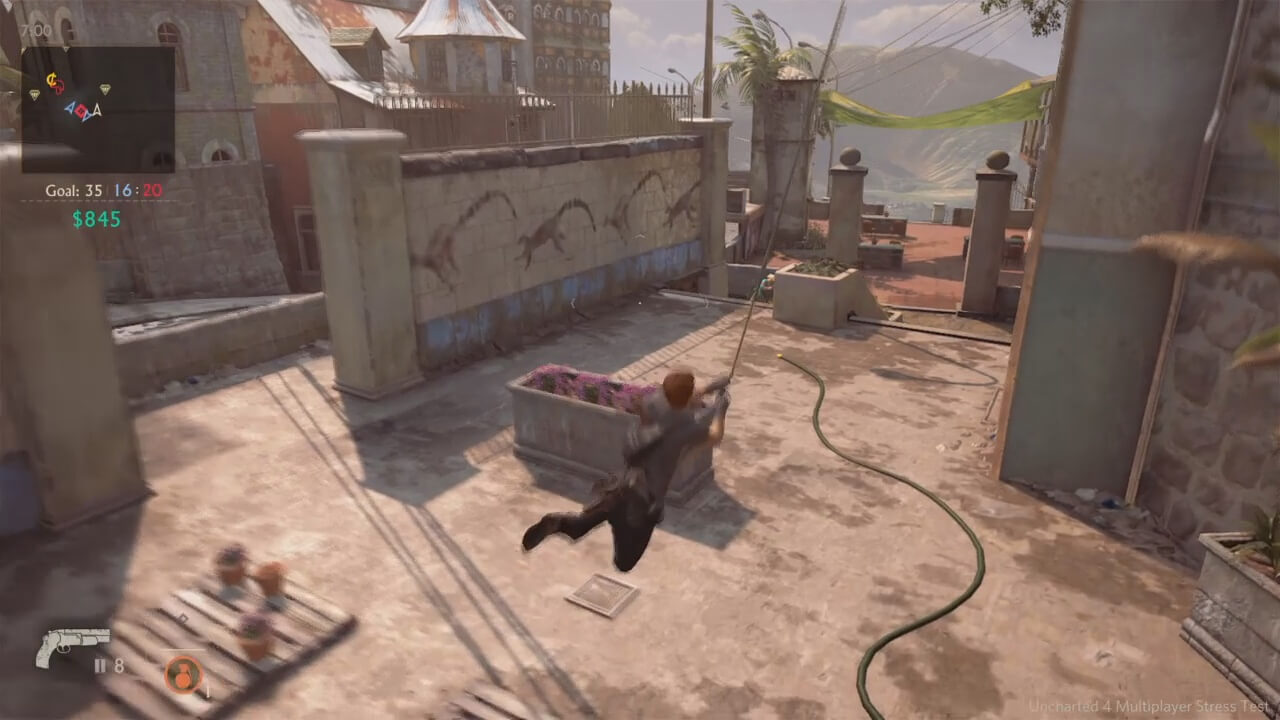1280x720 pixels.
Task: Click the 7:00 match timer
Action: coord(35,29)
